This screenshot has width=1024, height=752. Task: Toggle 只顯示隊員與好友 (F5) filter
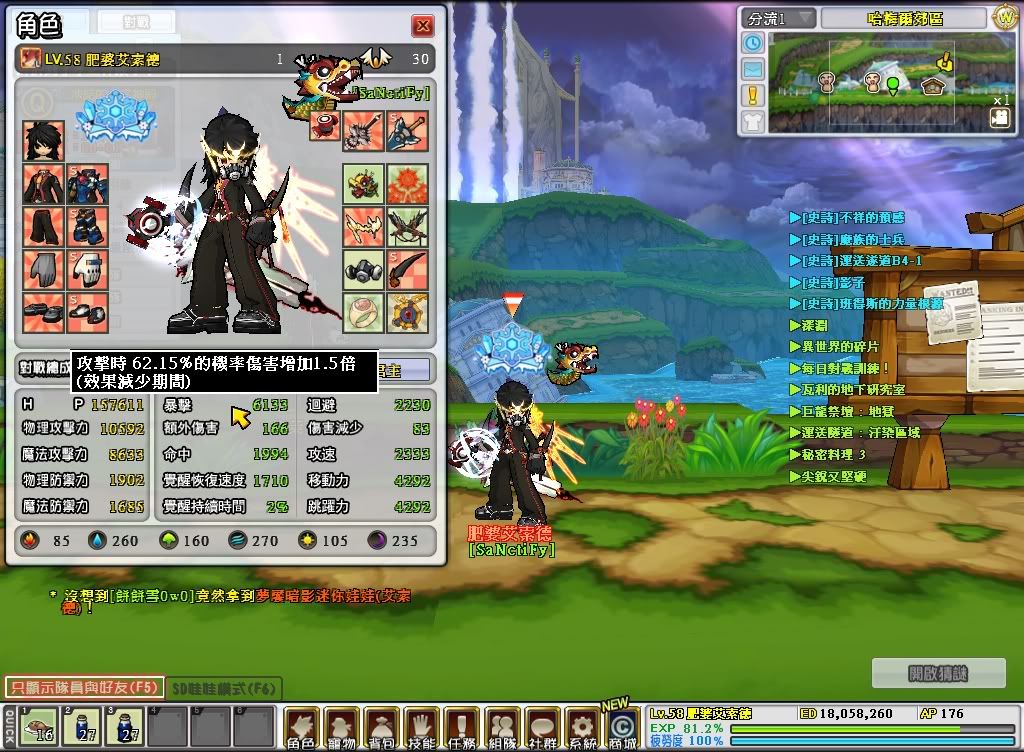[x=83, y=688]
